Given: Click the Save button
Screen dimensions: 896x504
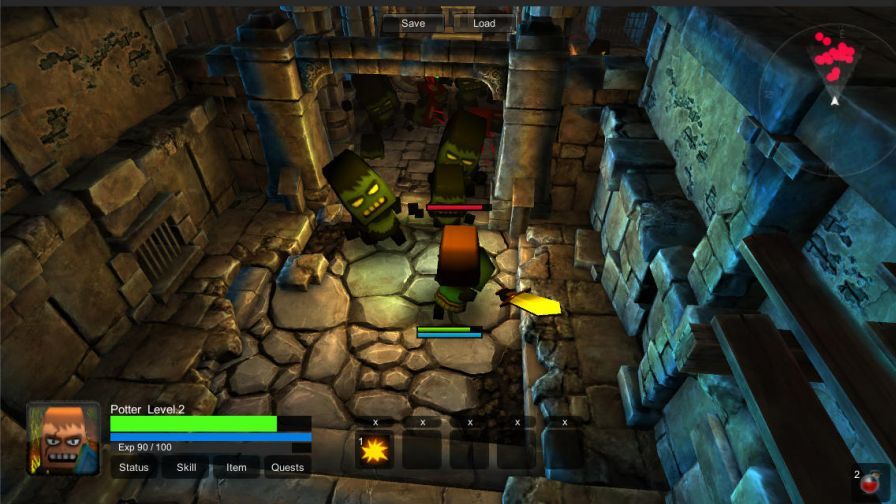Looking at the screenshot, I should pos(413,23).
